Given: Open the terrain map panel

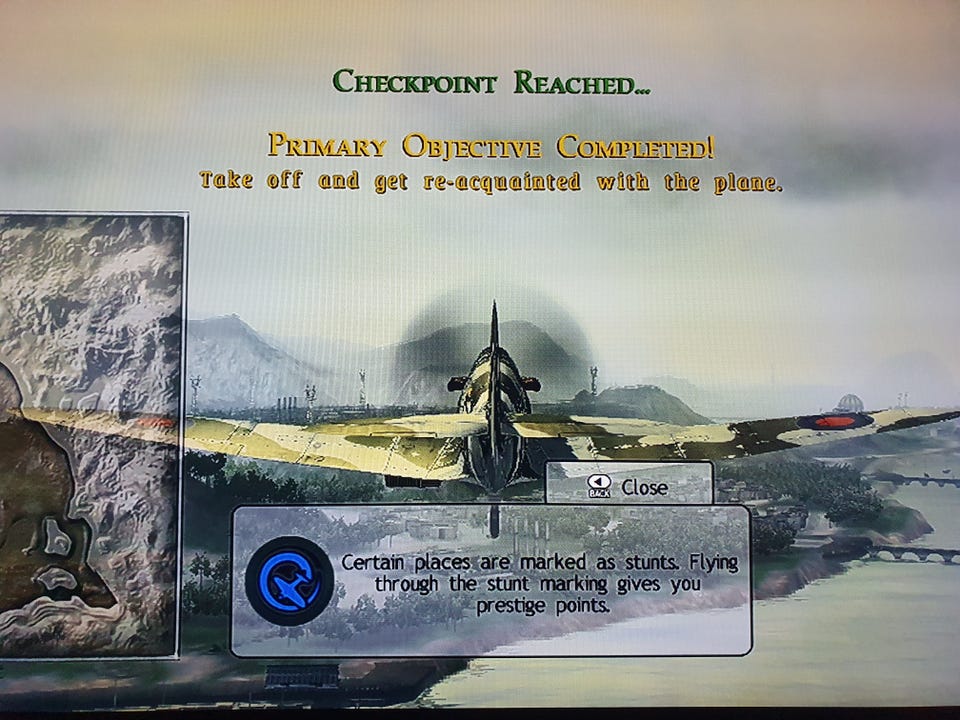Looking at the screenshot, I should tap(92, 435).
